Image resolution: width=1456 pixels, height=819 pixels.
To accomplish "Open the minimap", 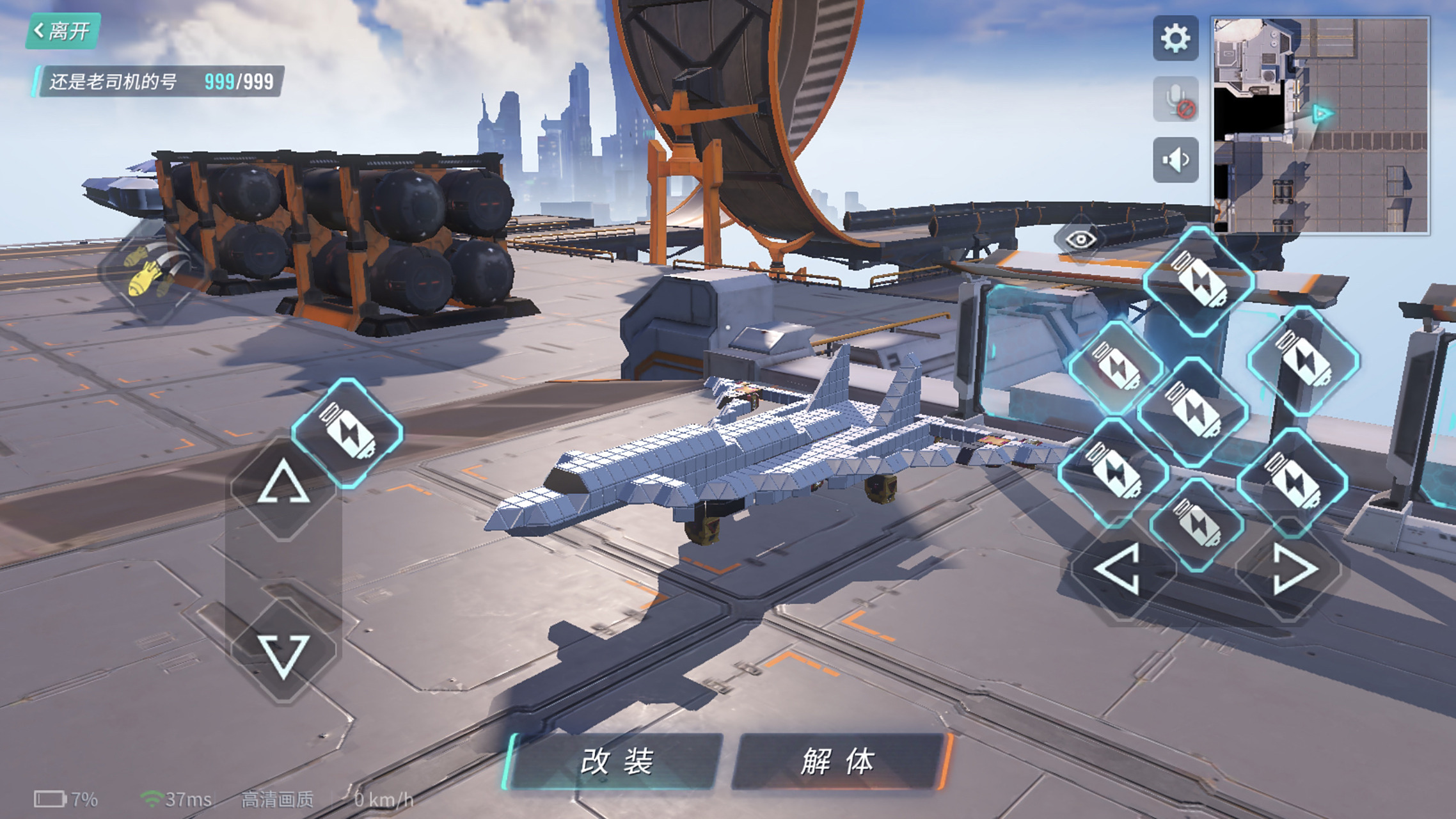I will pyautogui.click(x=1321, y=125).
